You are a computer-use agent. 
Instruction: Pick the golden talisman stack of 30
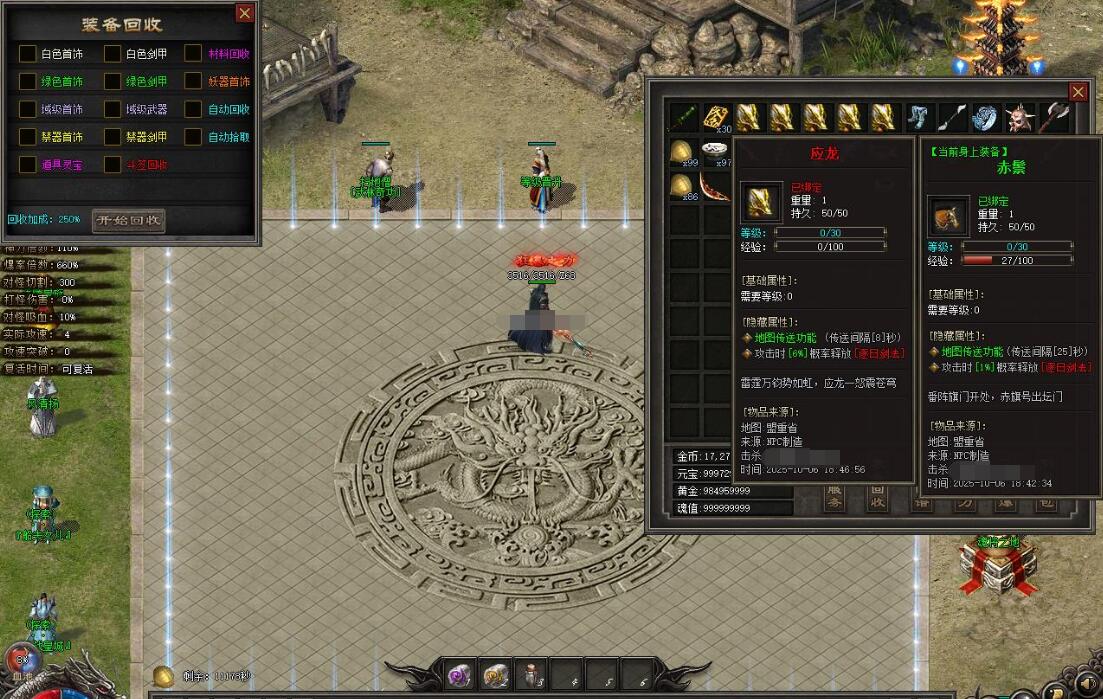pyautogui.click(x=716, y=118)
